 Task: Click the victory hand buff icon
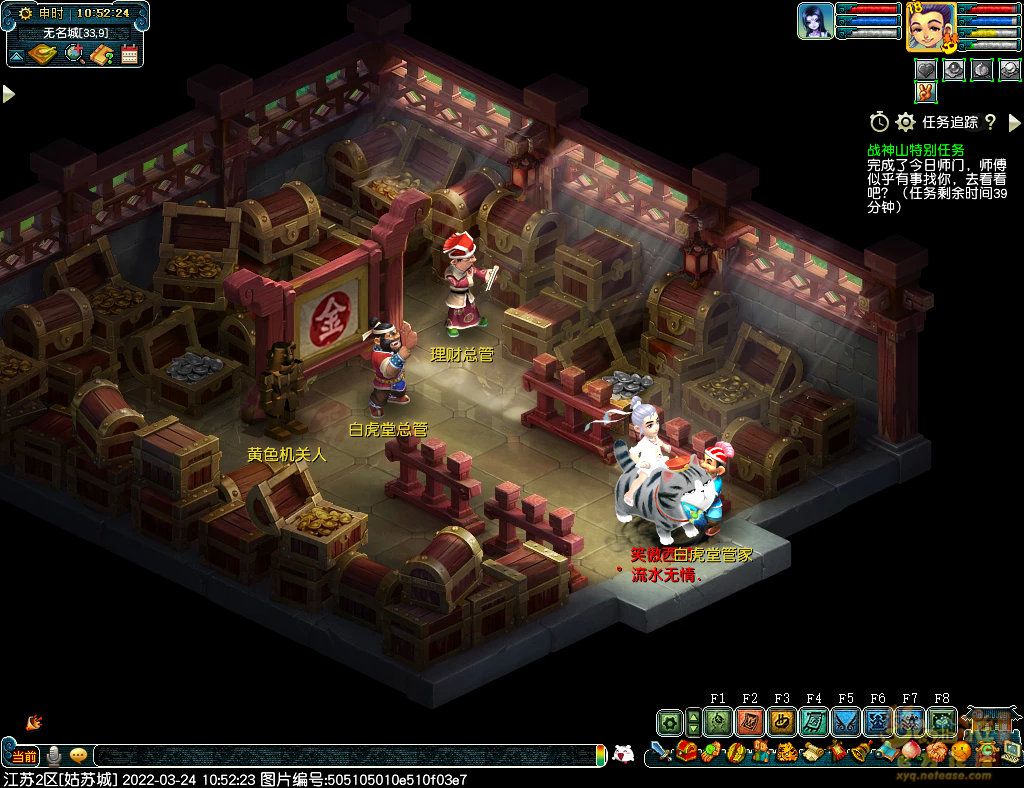(925, 92)
